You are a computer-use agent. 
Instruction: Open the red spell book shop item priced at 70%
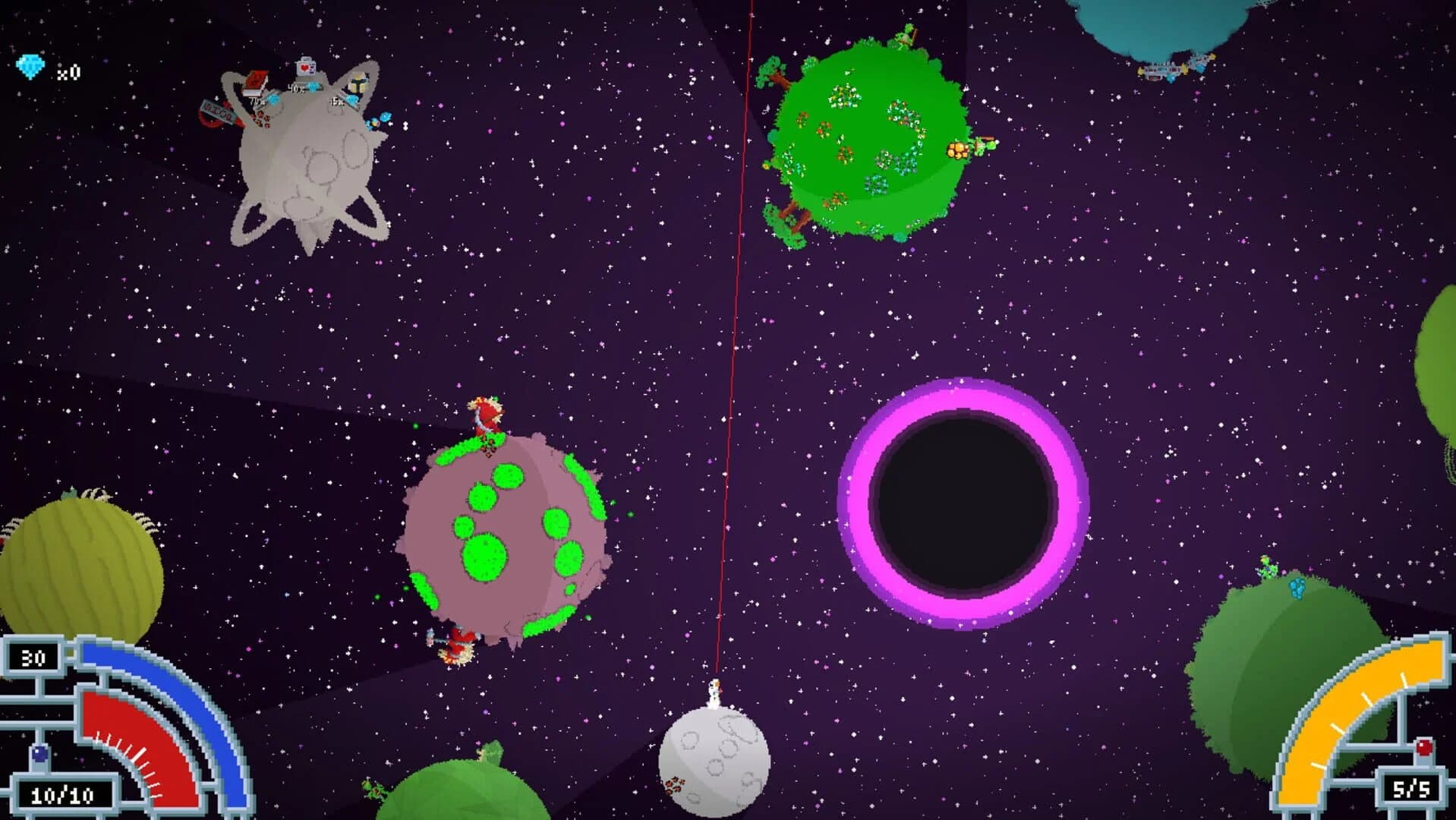click(x=256, y=81)
